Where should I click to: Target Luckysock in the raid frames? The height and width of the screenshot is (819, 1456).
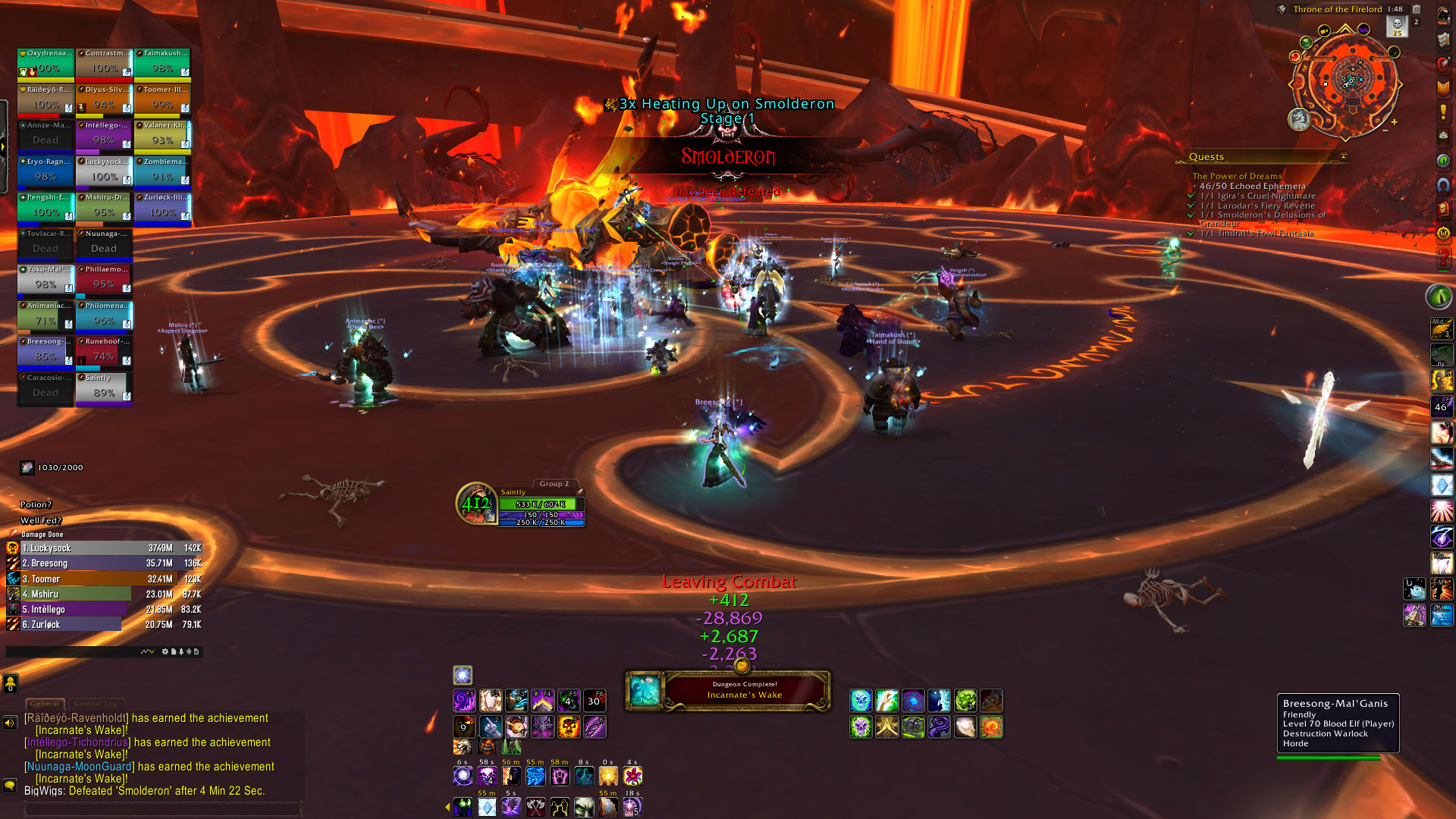pyautogui.click(x=104, y=171)
